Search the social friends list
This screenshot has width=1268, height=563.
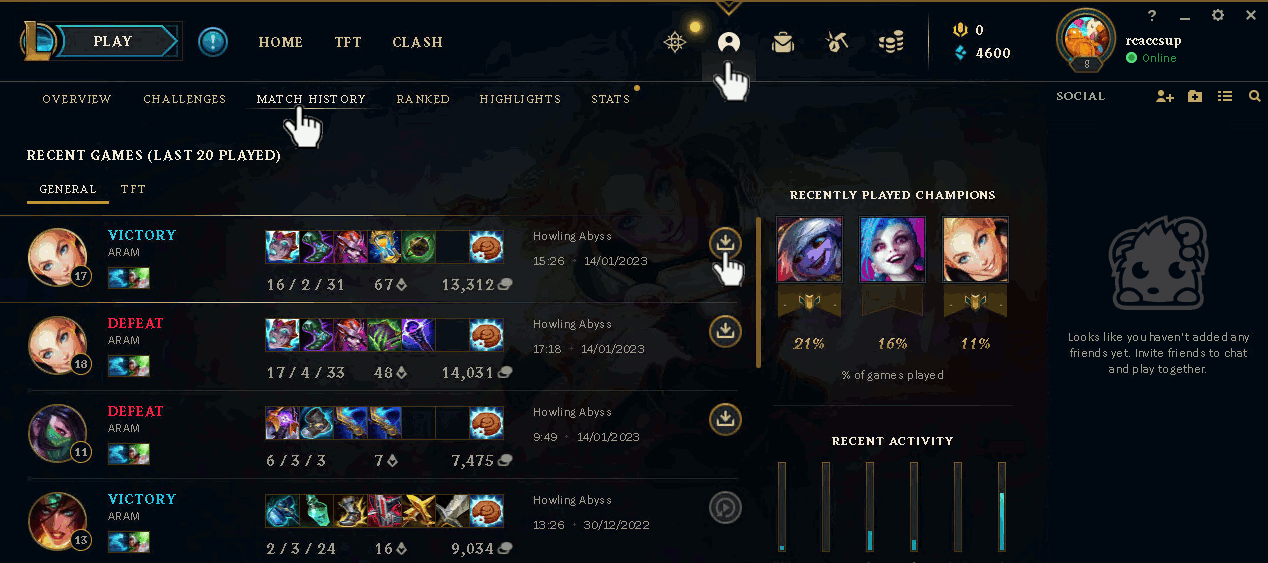pyautogui.click(x=1255, y=96)
